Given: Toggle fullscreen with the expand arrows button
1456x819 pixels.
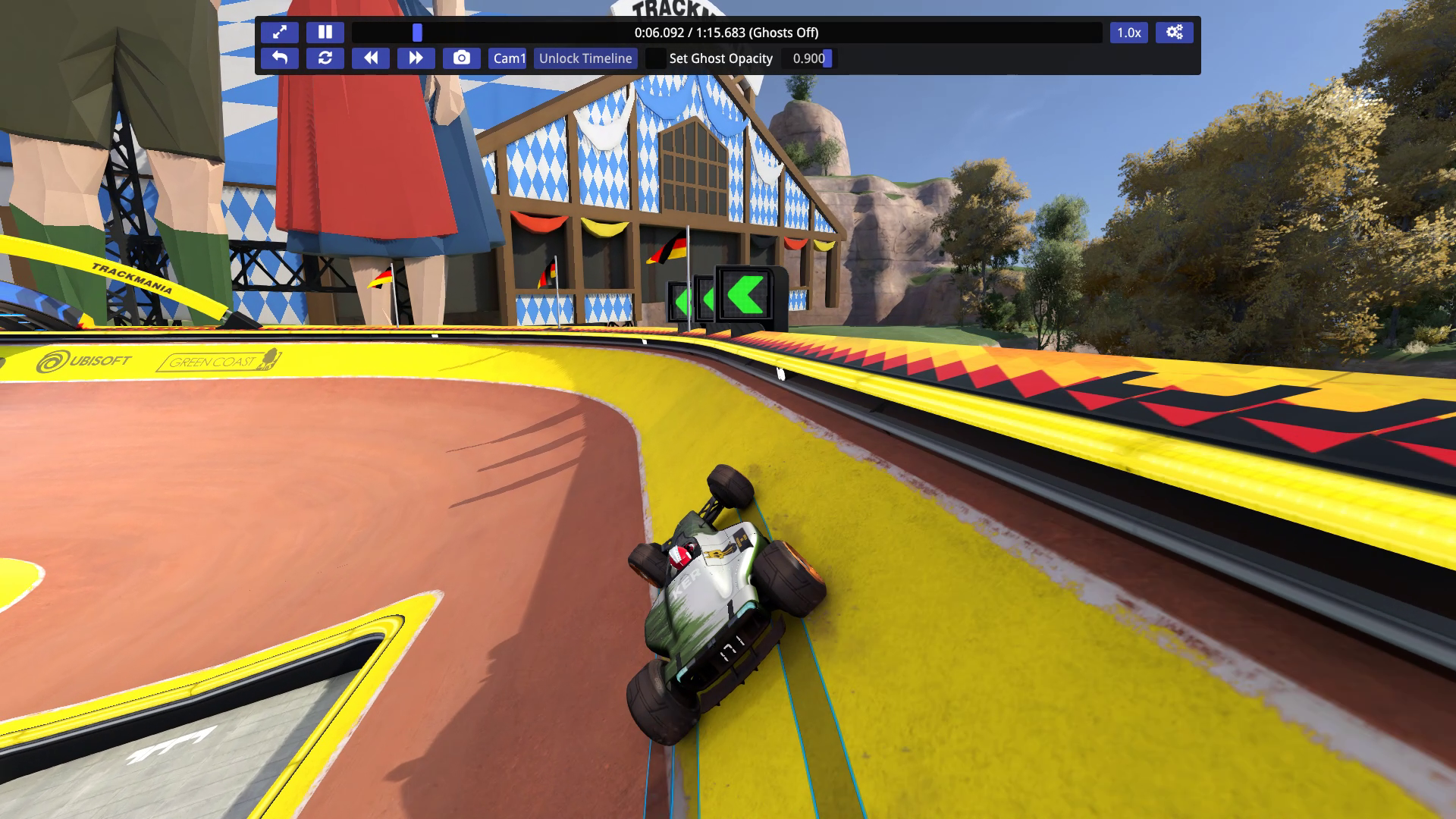Looking at the screenshot, I should pos(280,33).
